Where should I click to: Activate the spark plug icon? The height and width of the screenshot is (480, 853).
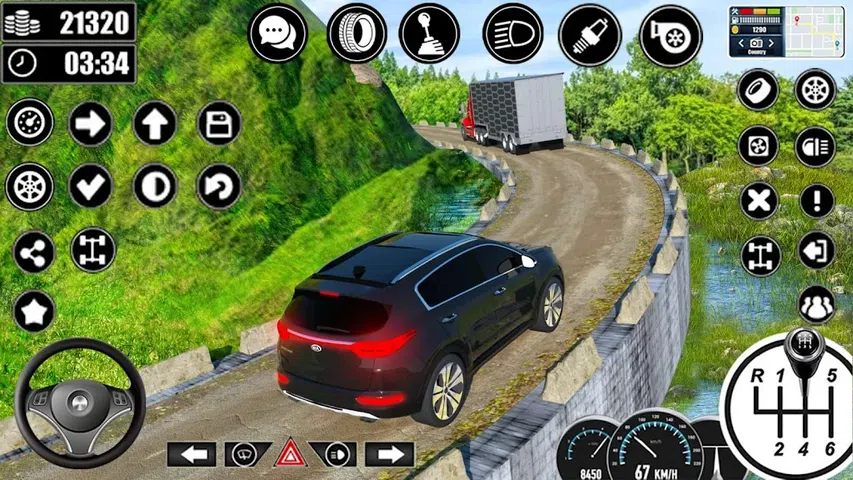pos(589,33)
